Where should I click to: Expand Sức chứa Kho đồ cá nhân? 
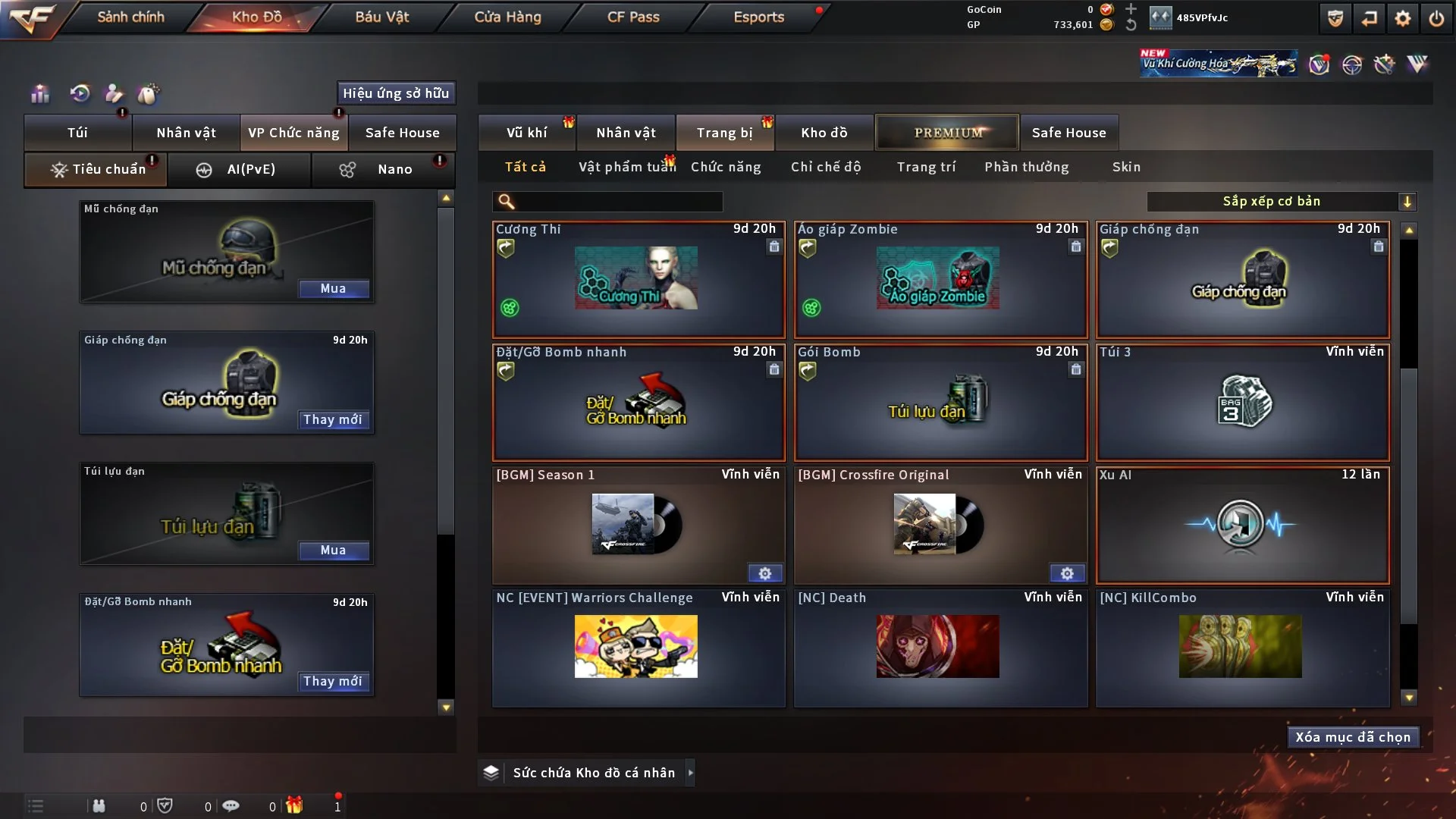(x=690, y=773)
